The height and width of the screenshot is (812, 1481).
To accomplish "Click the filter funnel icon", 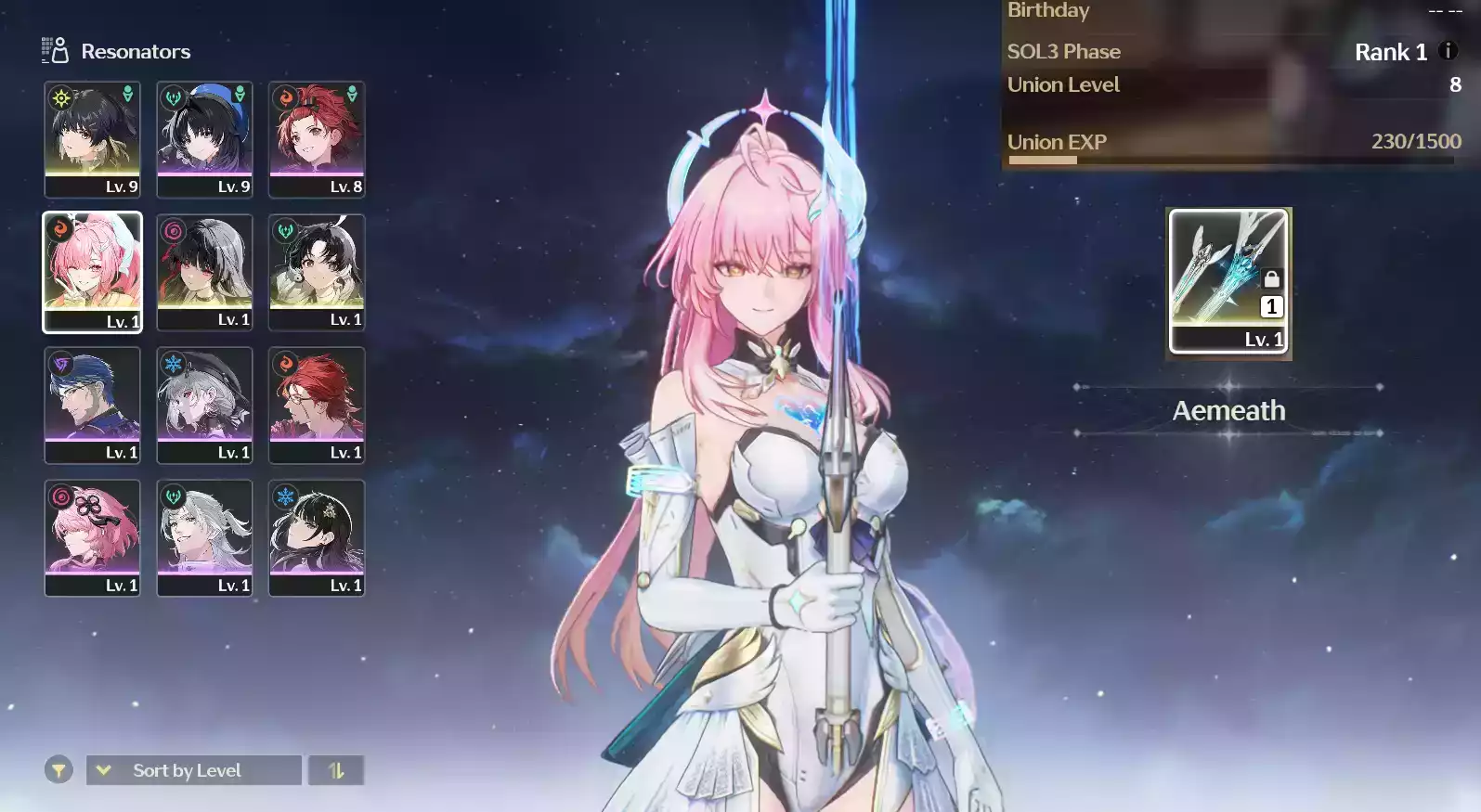I will tap(58, 770).
